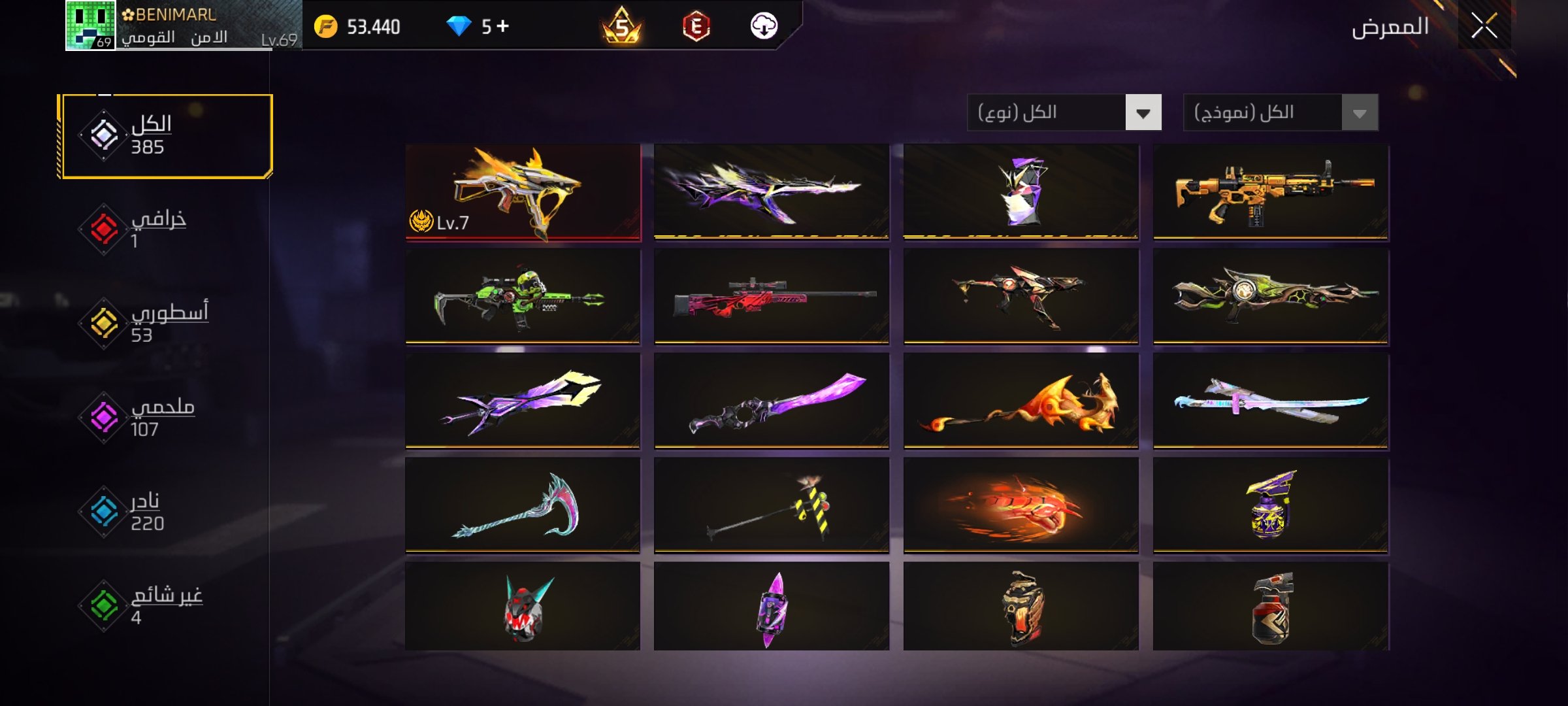The width and height of the screenshot is (1568, 706).
Task: Pick the orange and black machine gun skin
Action: click(x=1271, y=192)
